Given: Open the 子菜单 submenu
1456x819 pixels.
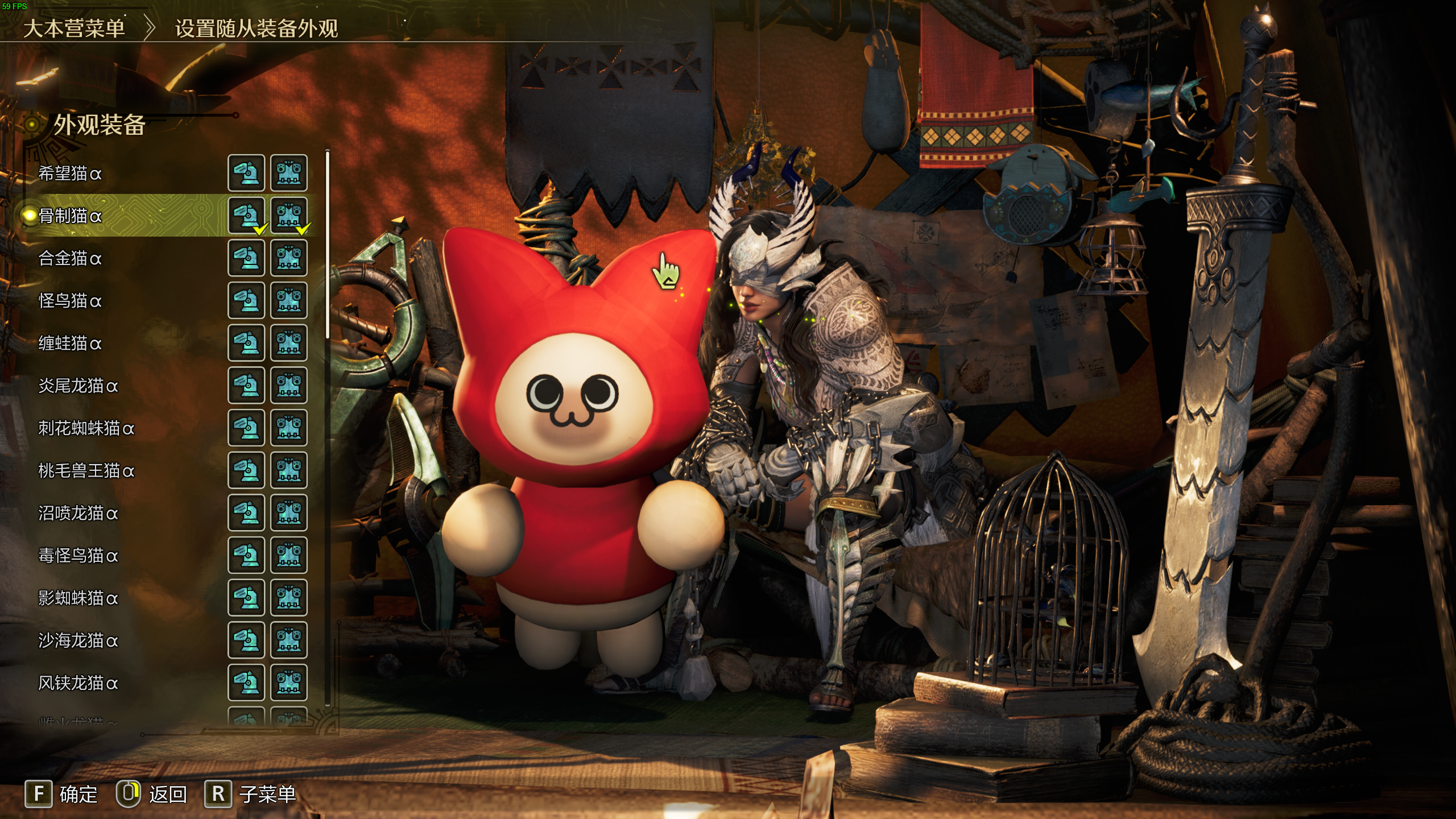Looking at the screenshot, I should pos(251,794).
